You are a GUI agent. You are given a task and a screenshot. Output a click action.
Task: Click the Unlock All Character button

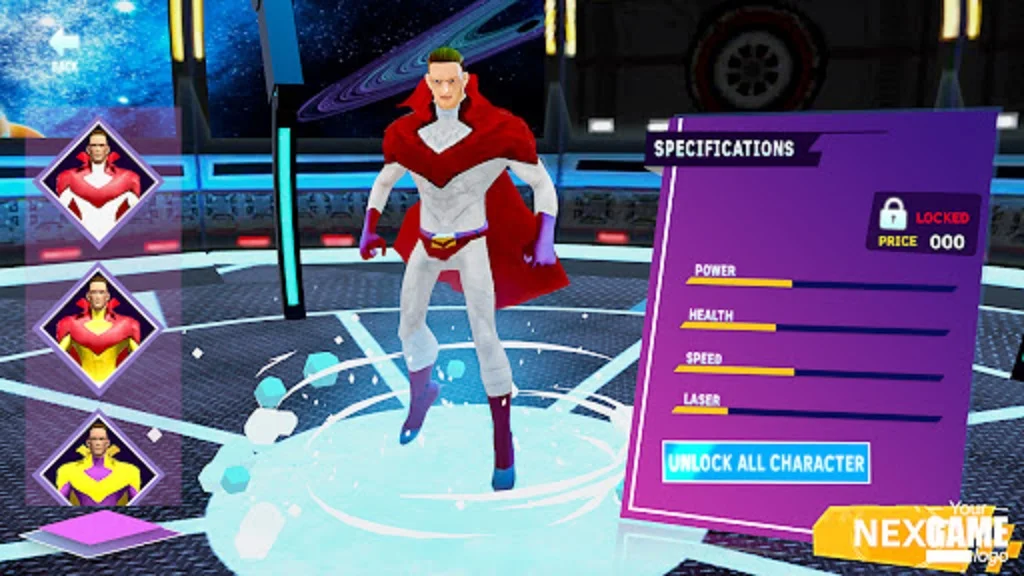point(766,463)
